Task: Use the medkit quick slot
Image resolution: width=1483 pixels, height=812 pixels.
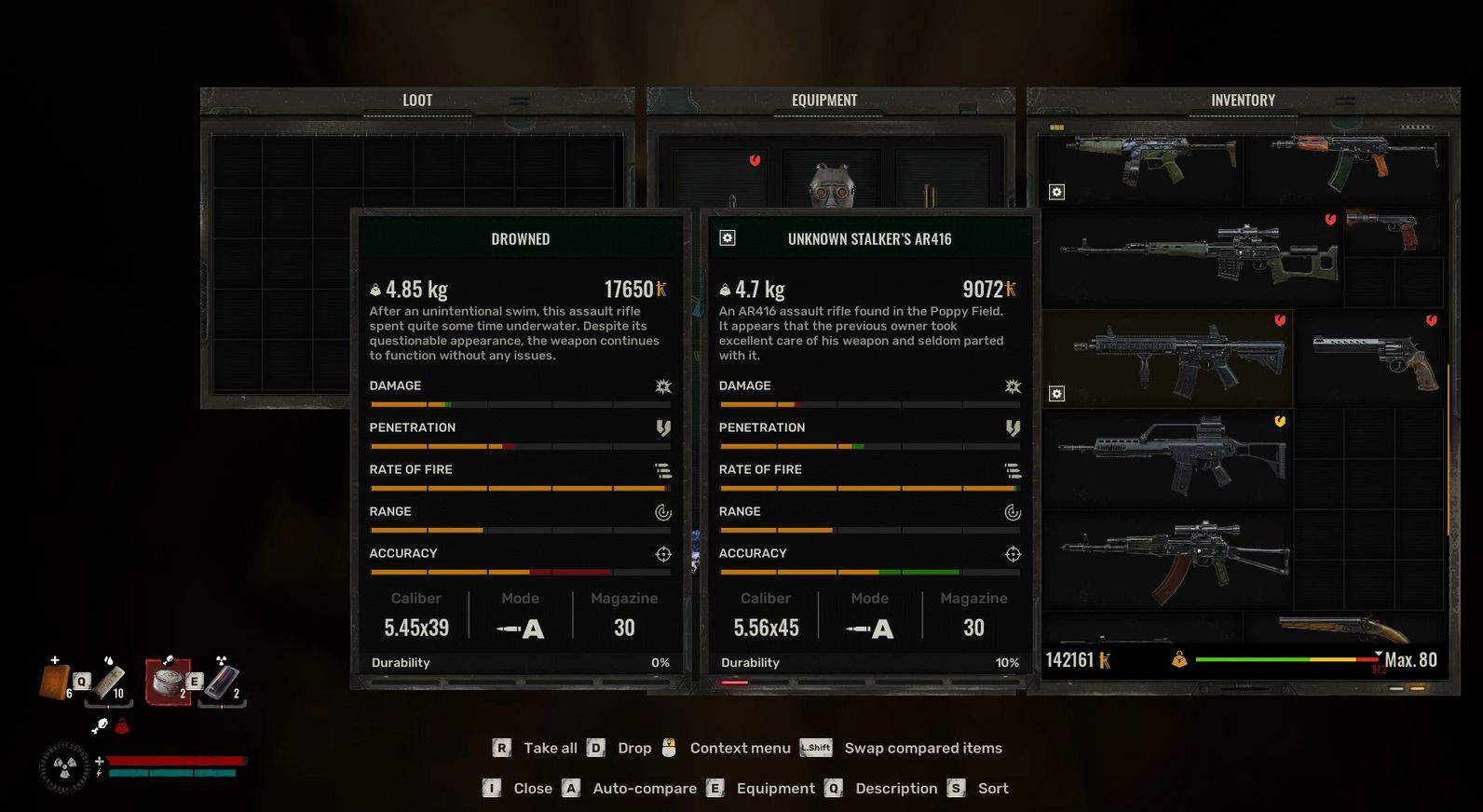Action: (56, 680)
